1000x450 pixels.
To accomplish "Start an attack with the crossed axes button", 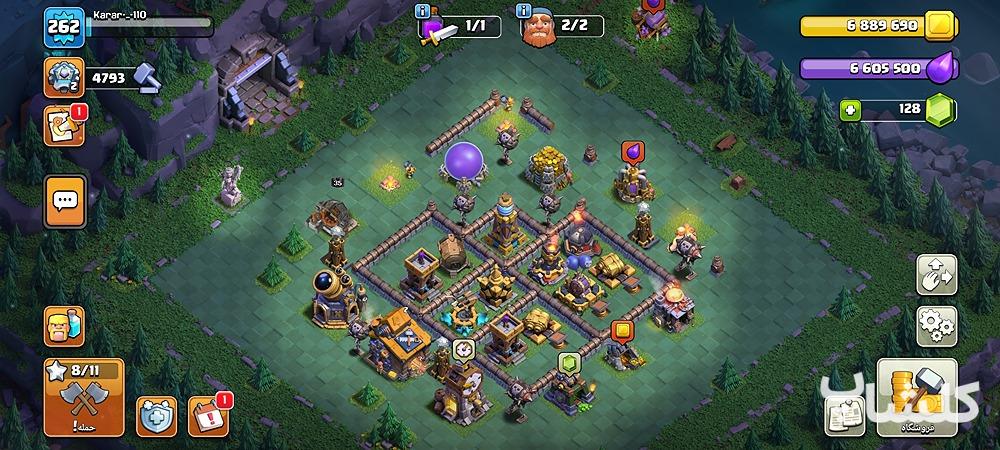I will pyautogui.click(x=84, y=397).
